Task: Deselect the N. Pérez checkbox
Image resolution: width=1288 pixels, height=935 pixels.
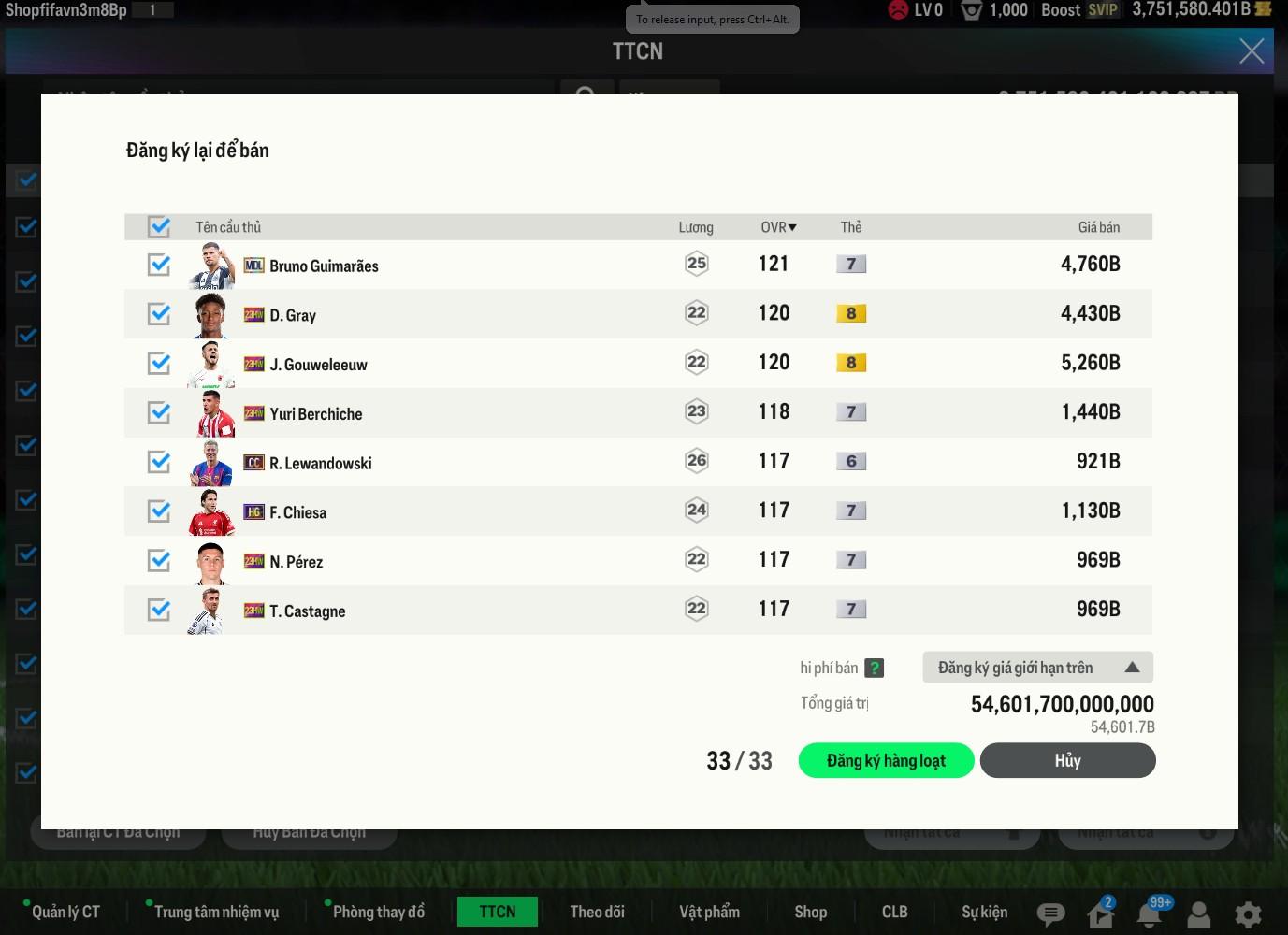Action: tap(159, 561)
